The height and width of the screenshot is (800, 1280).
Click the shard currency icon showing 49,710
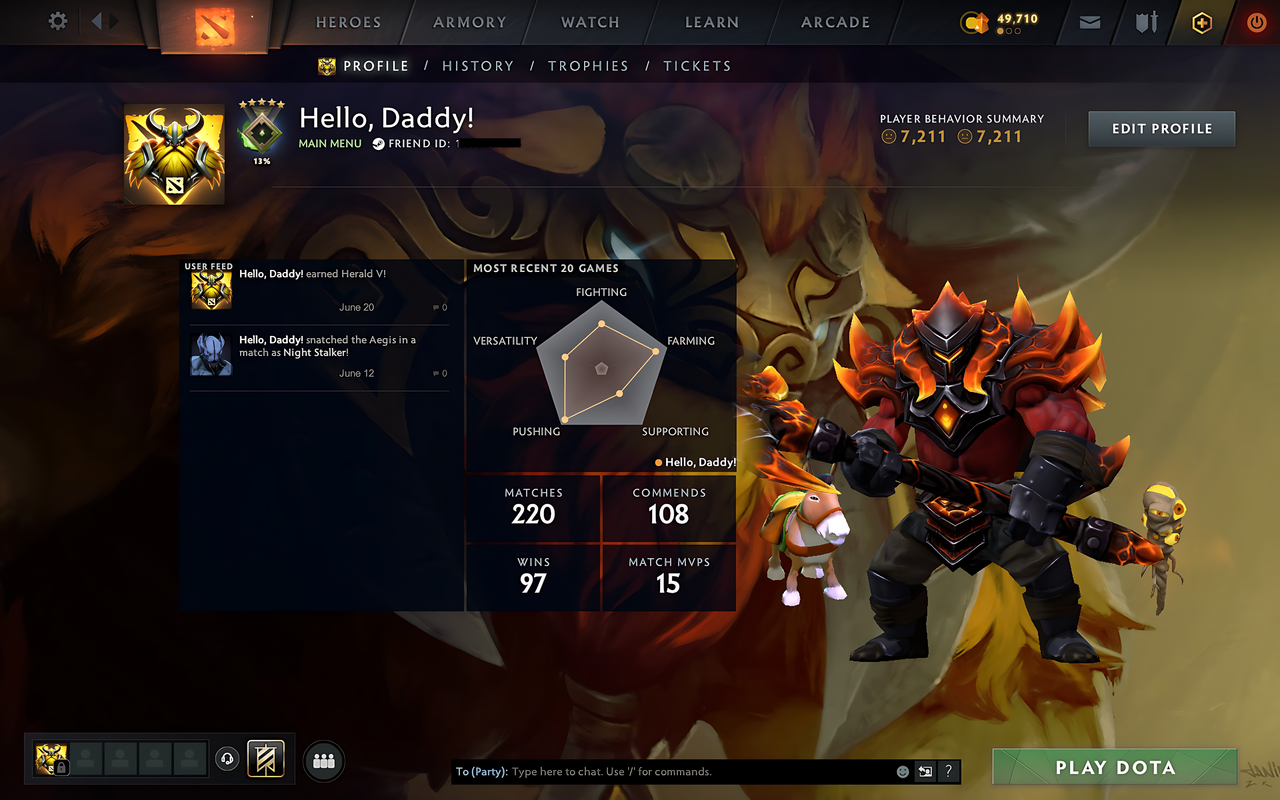[975, 22]
